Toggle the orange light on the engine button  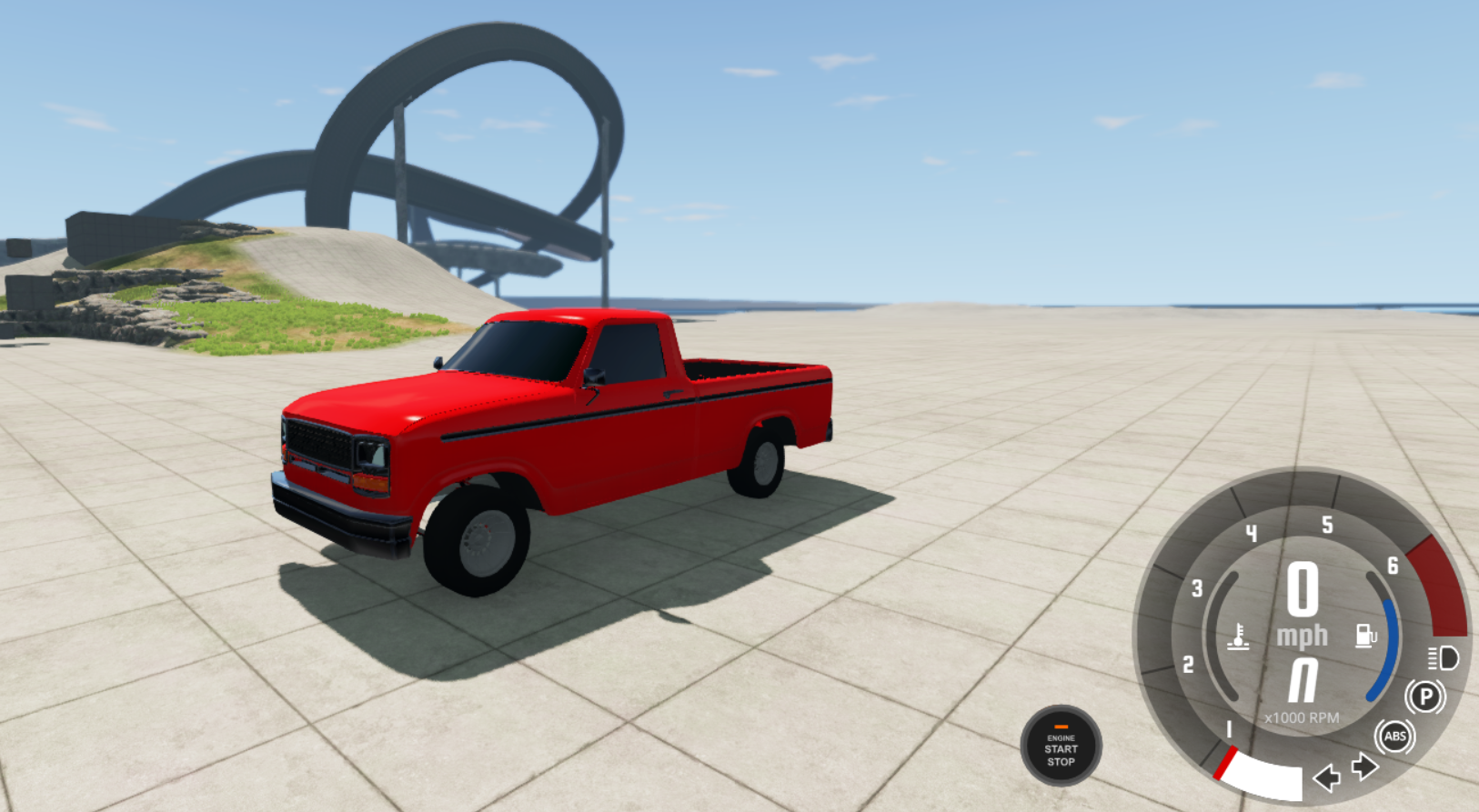pyautogui.click(x=1060, y=727)
